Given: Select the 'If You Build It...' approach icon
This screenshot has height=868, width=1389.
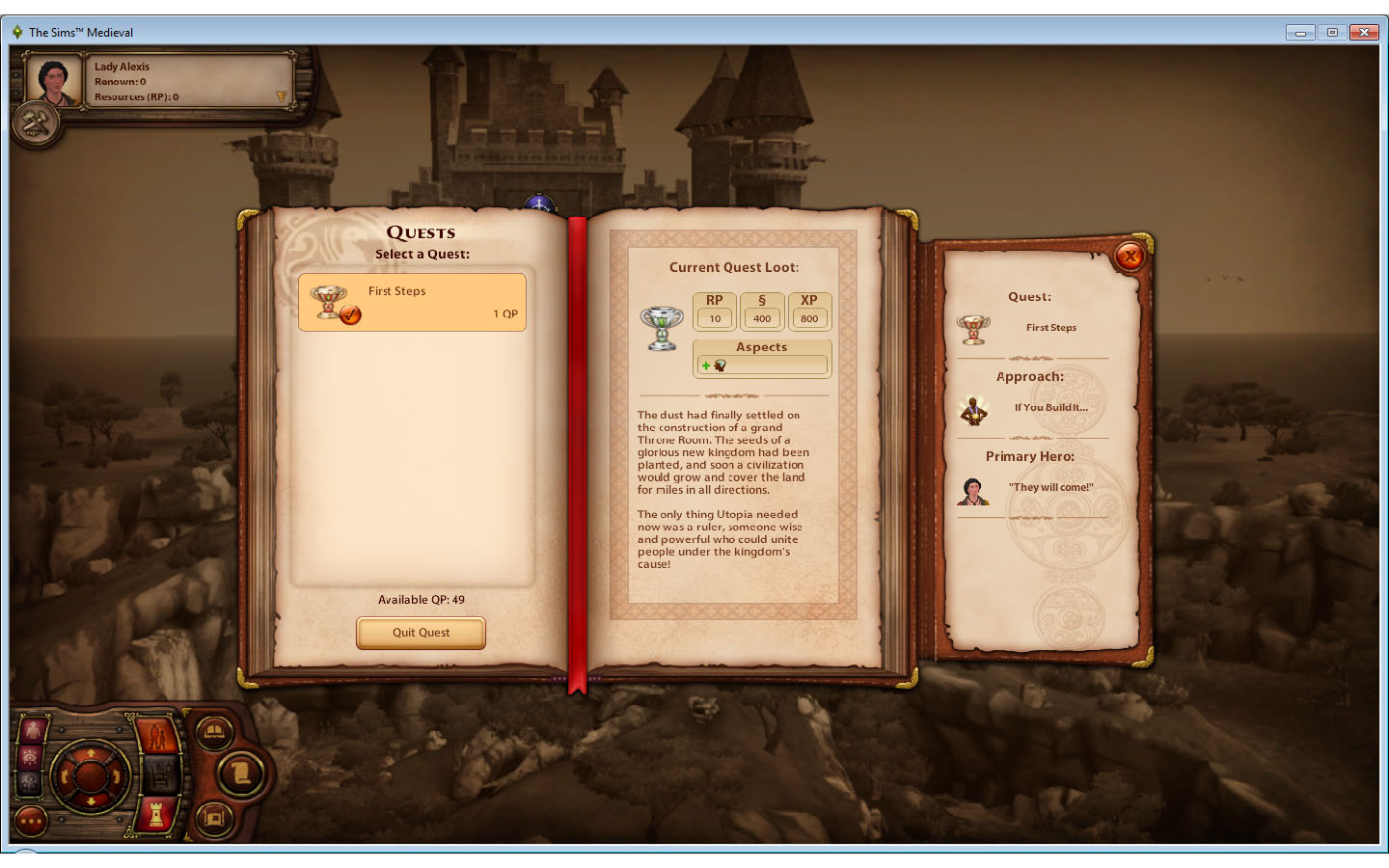Looking at the screenshot, I should 973,409.
